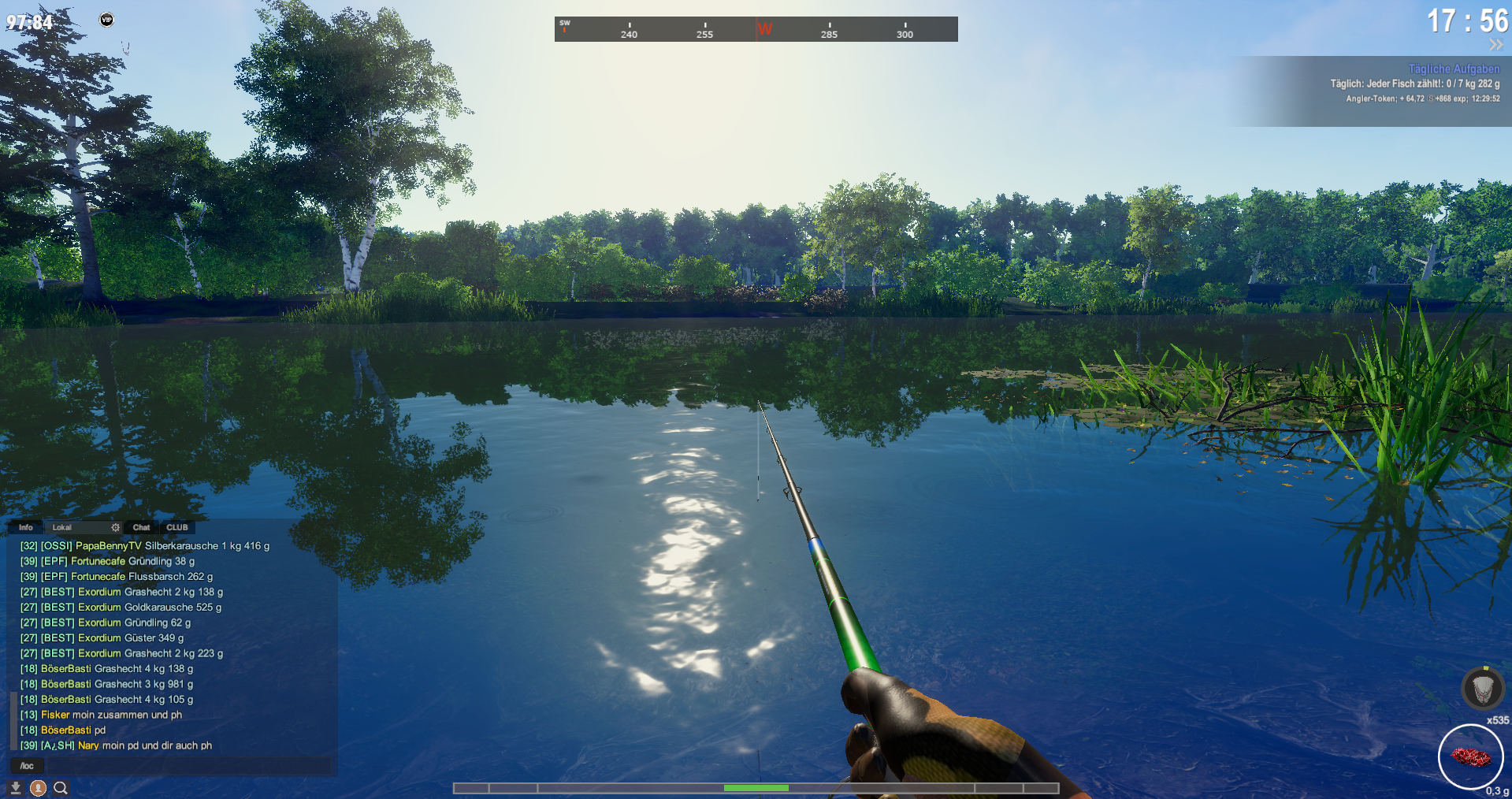Open the CLUB chat tab
This screenshot has width=1512, height=799.
177,527
